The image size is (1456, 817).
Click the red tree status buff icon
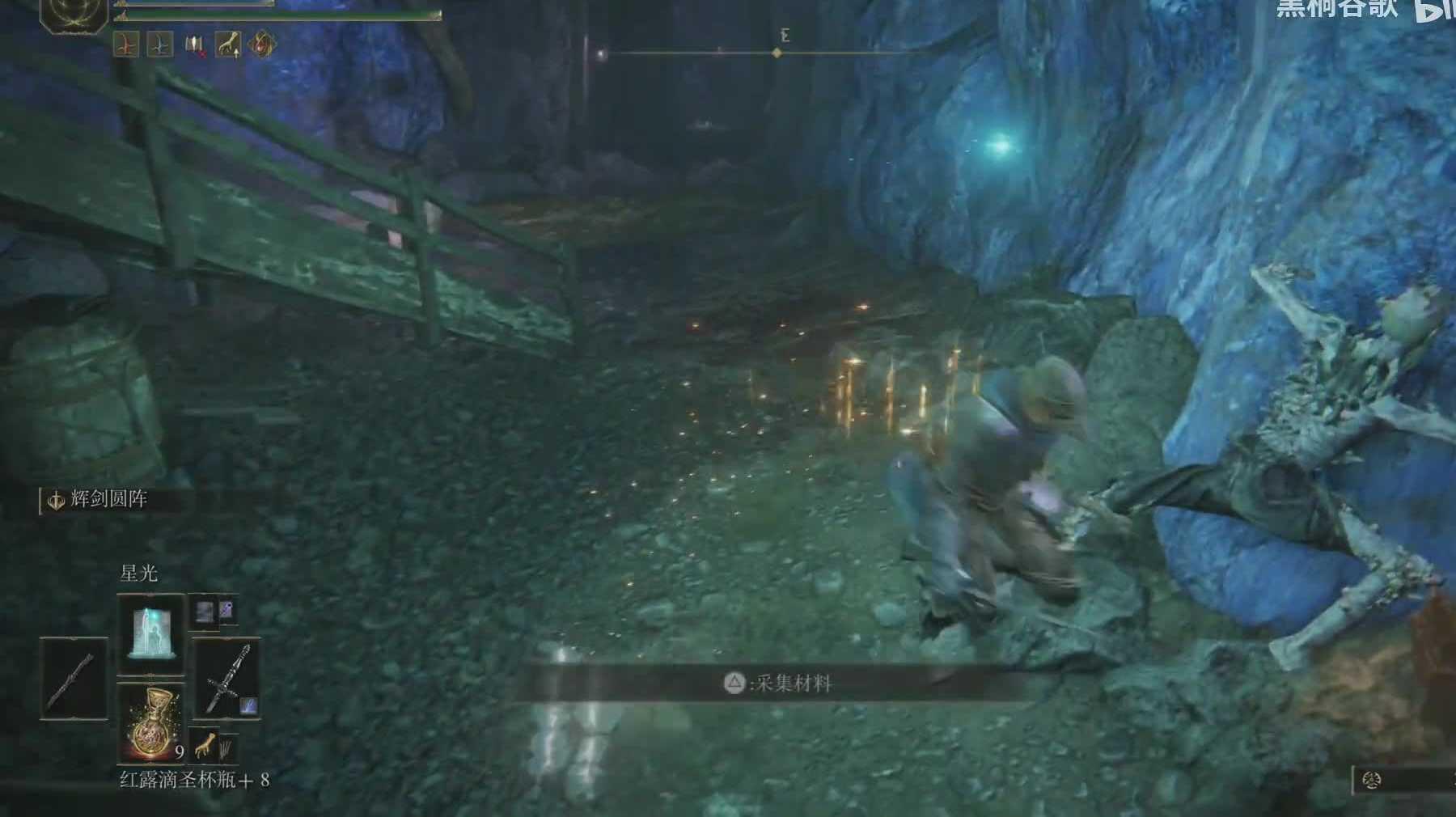click(126, 45)
